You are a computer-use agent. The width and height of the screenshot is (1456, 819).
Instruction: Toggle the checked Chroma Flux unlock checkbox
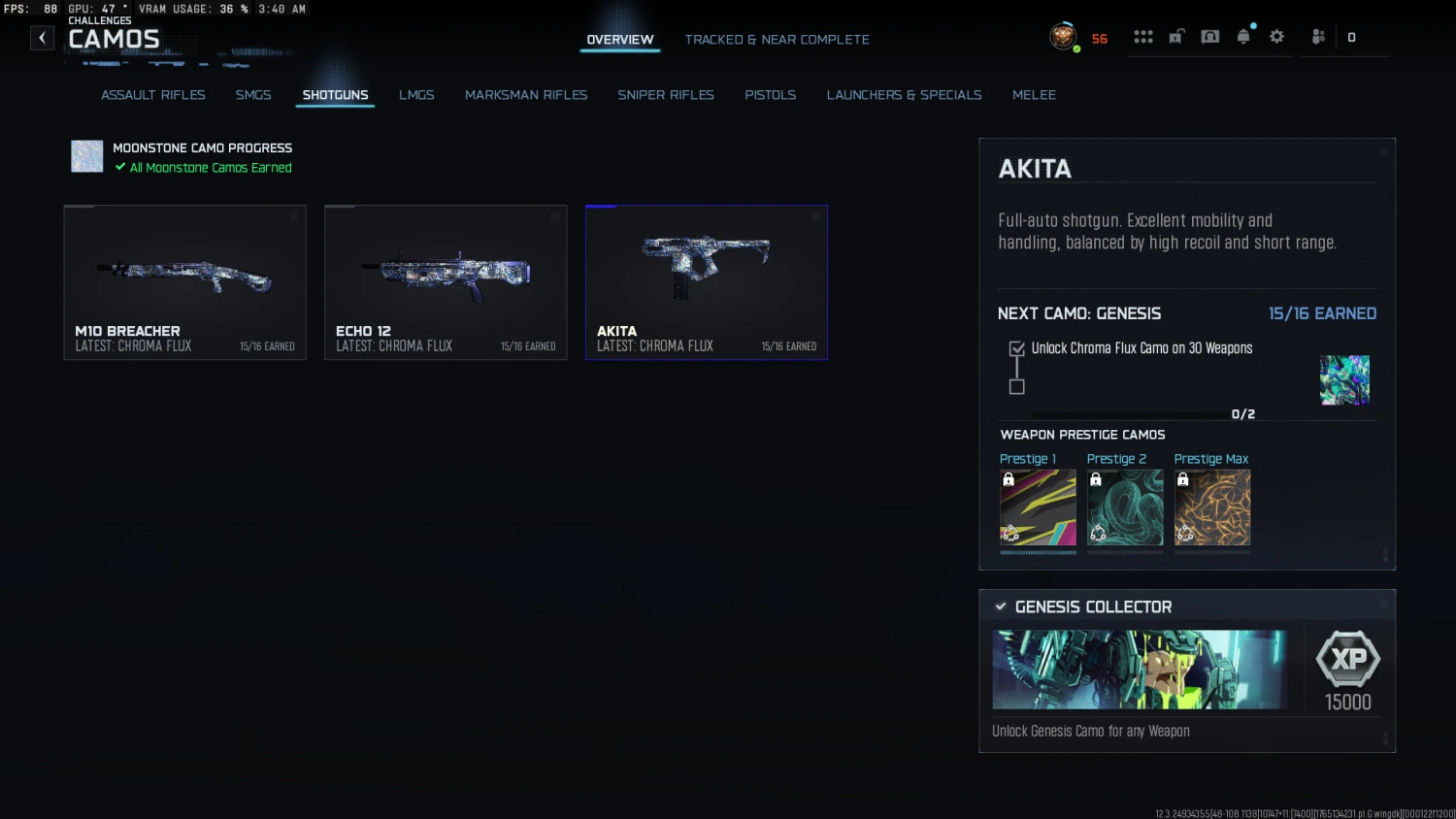(1016, 347)
